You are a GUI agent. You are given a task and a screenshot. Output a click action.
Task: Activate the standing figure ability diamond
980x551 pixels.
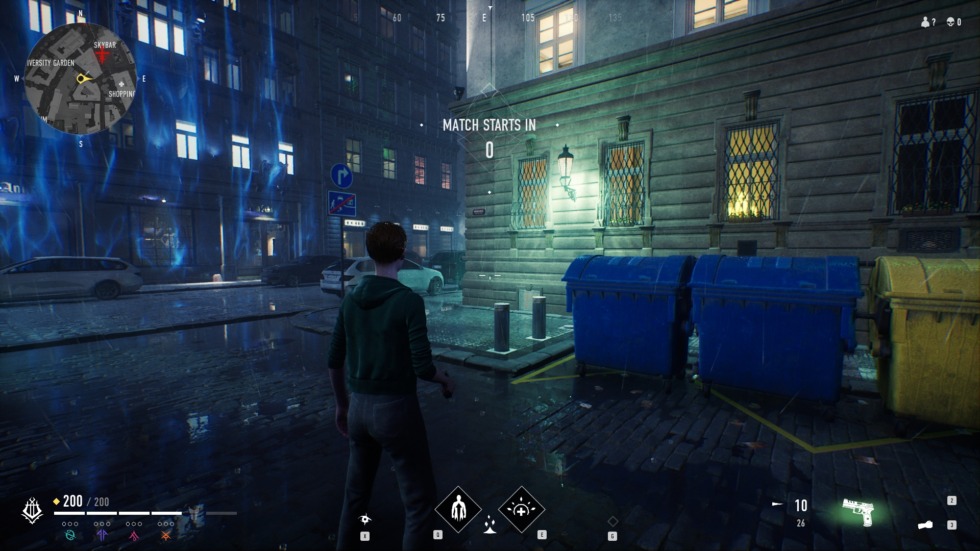point(458,507)
